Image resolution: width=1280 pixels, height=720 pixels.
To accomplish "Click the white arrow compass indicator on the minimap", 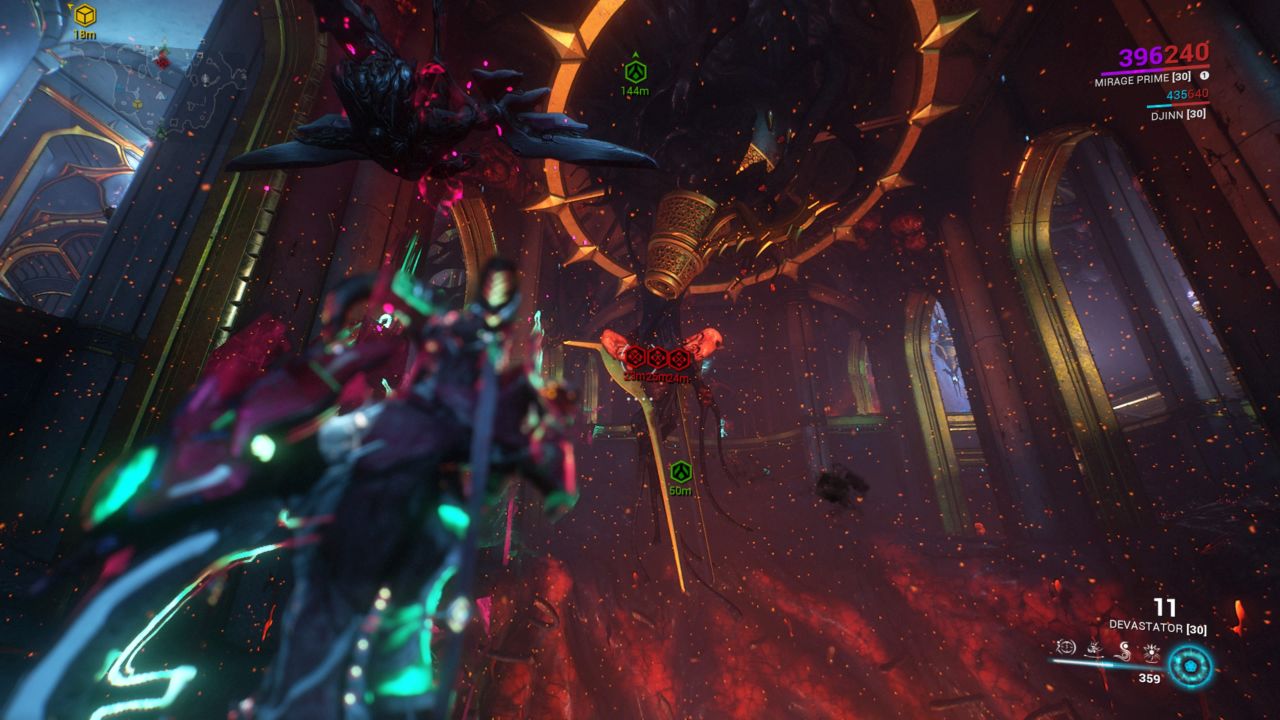I will [160, 95].
